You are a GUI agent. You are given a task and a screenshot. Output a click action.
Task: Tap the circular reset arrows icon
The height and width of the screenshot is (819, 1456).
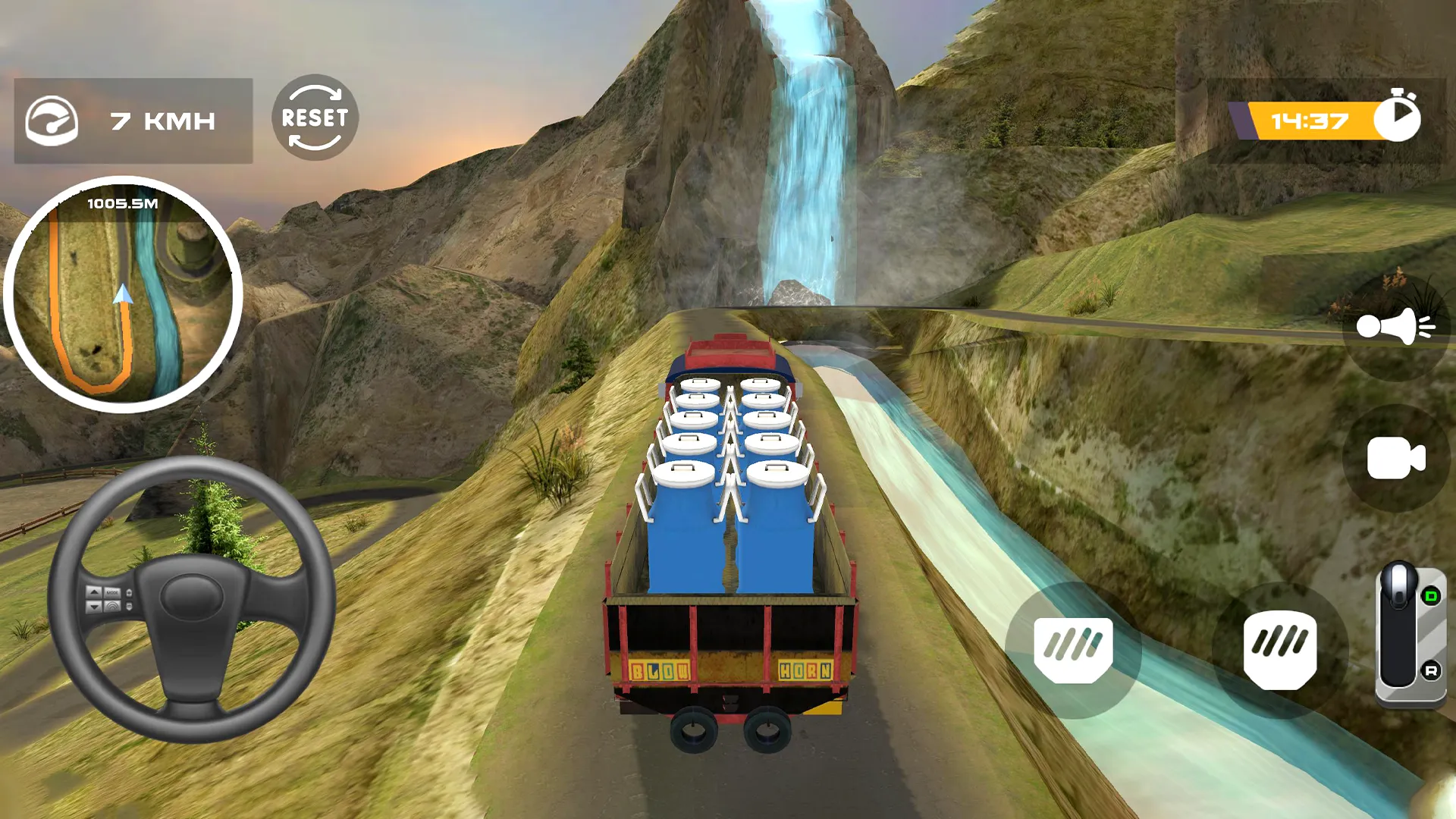click(x=313, y=119)
